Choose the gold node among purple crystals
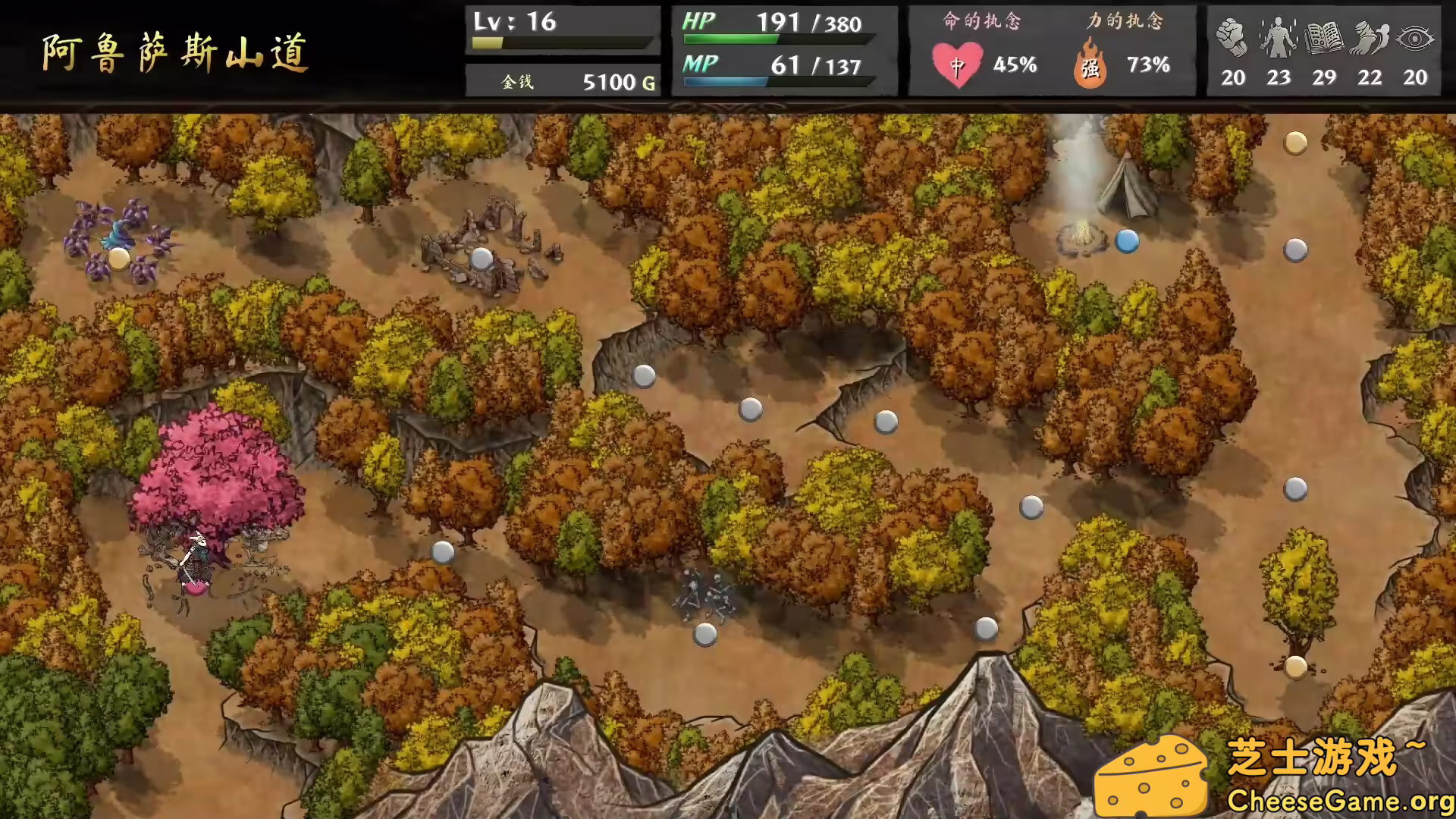1456x819 pixels. click(119, 259)
